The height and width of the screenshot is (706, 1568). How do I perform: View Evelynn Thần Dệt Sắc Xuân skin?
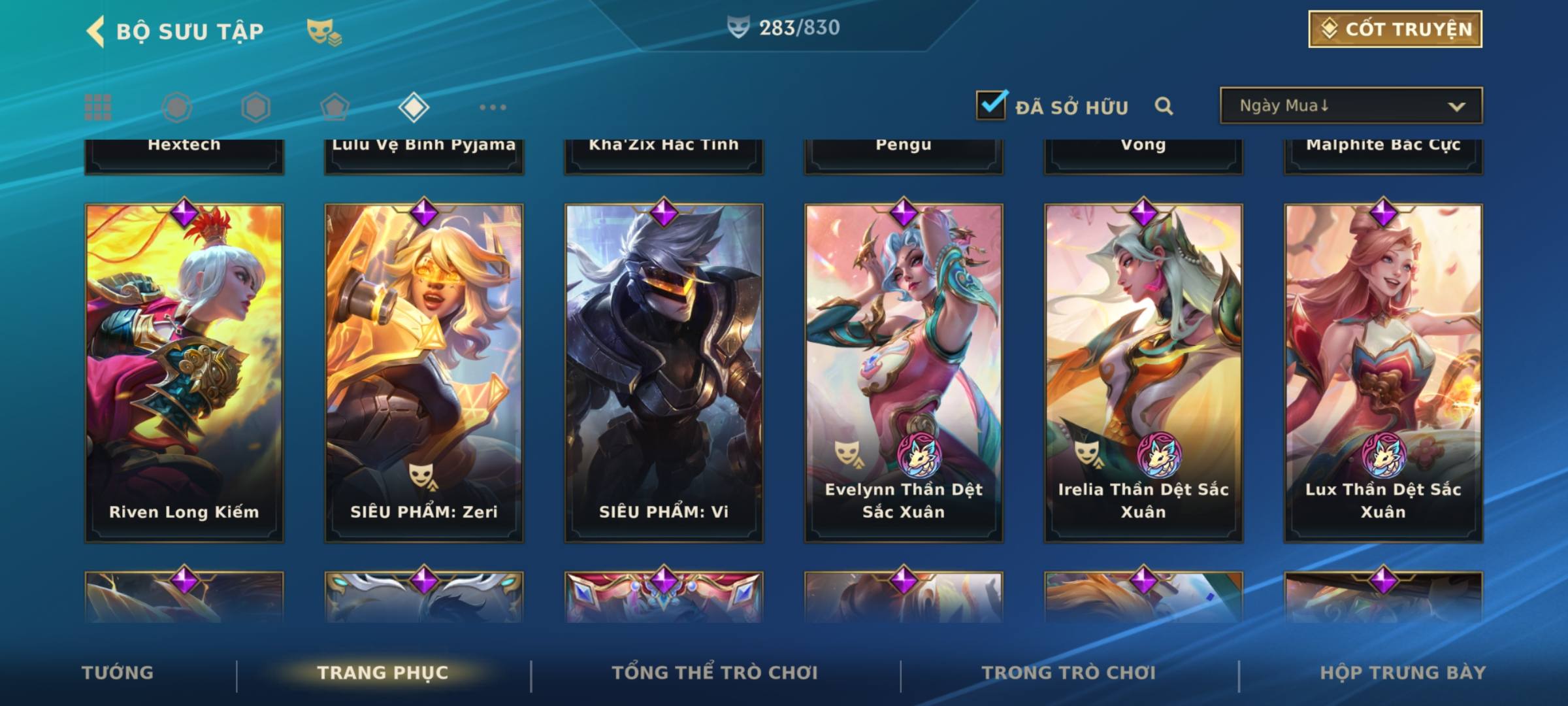click(904, 373)
